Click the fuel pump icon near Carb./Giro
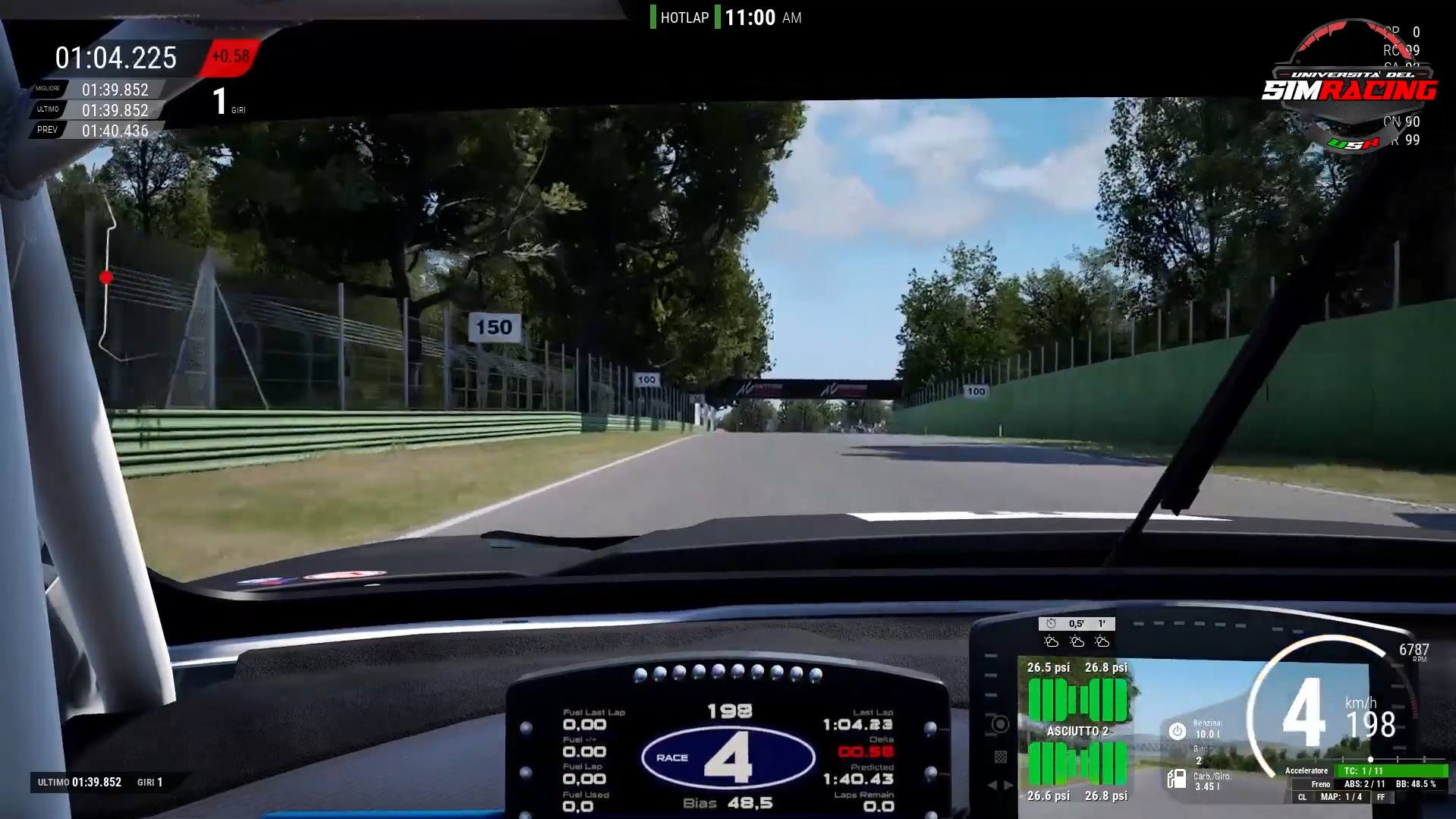This screenshot has width=1456, height=819. [x=1178, y=780]
